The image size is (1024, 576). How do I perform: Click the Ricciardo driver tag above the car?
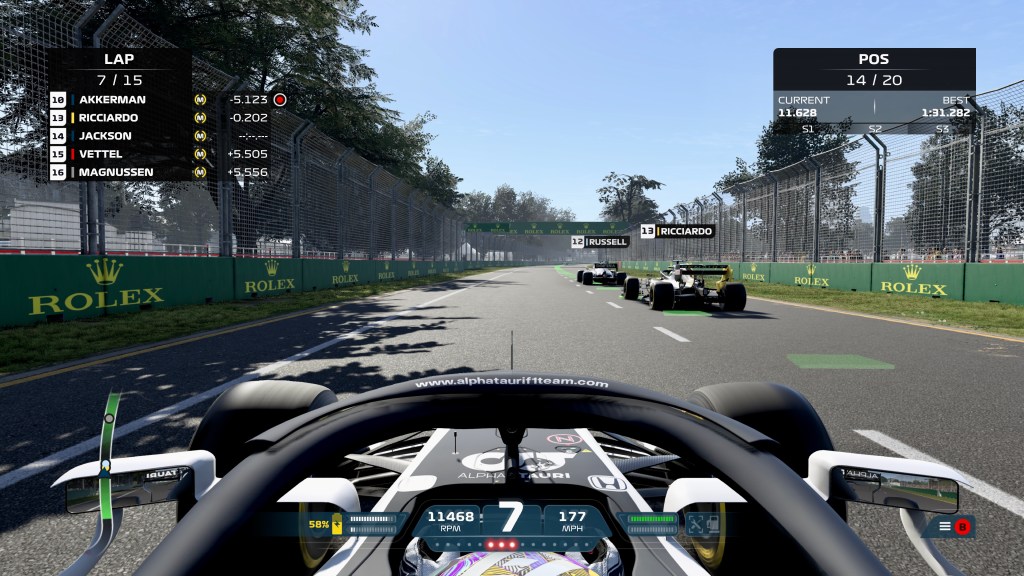point(677,231)
